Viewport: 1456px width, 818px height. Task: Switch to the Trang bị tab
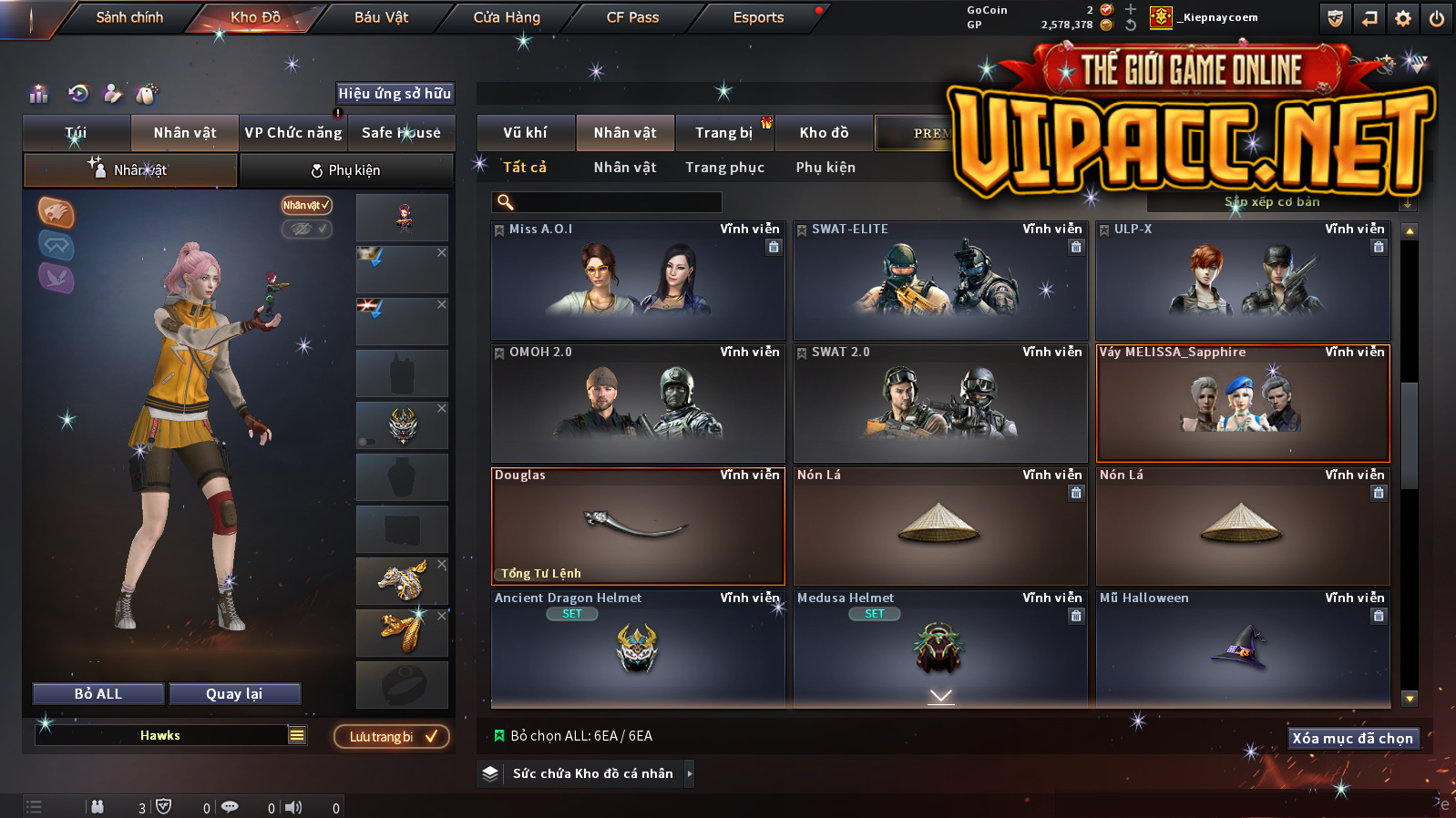coord(724,133)
